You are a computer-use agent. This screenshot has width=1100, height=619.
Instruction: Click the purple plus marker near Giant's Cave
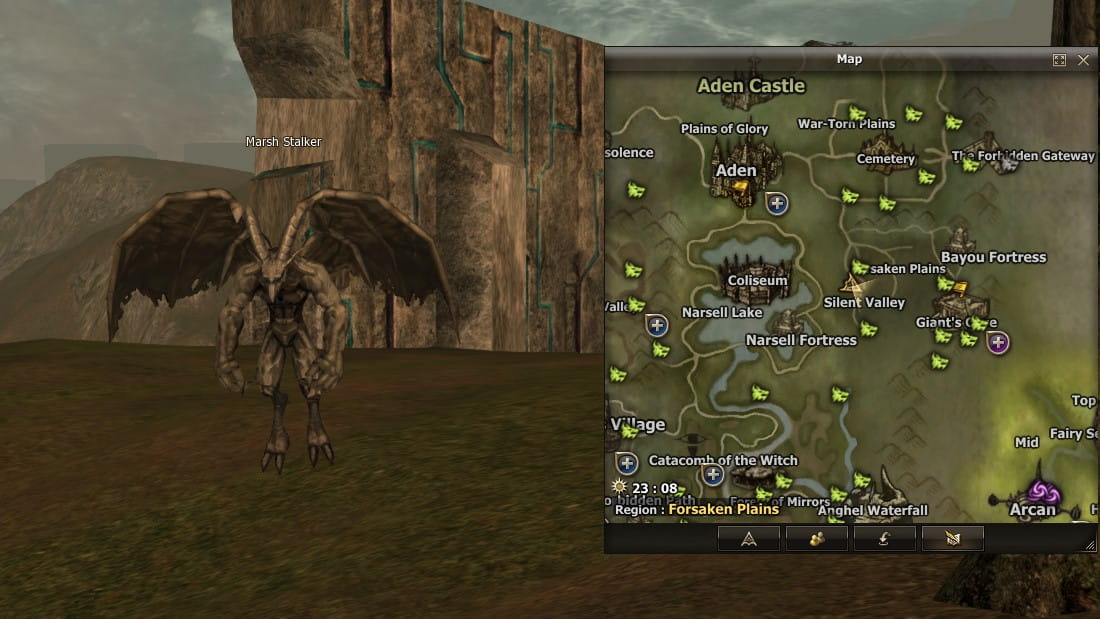997,343
